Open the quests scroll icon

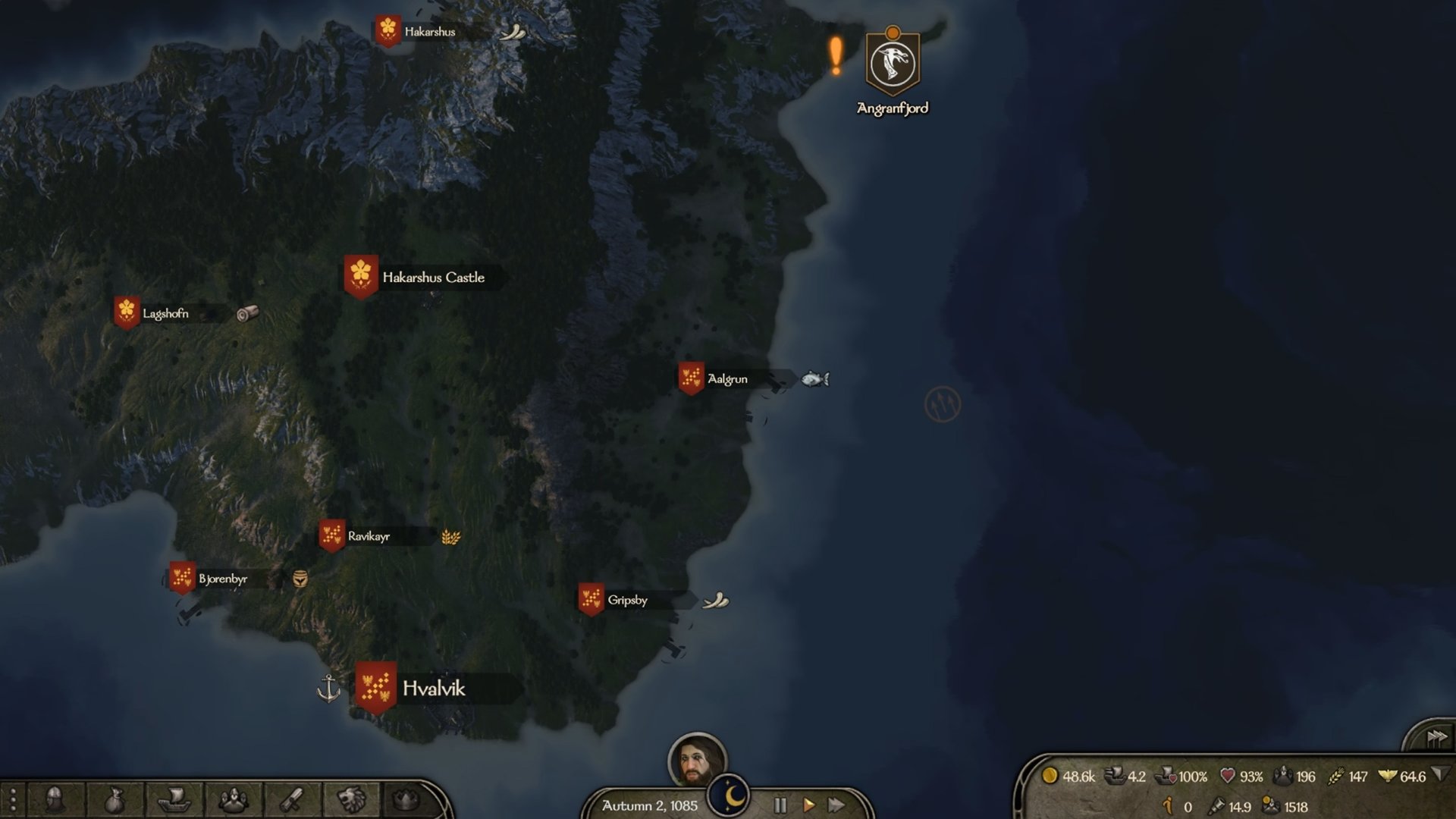[x=292, y=799]
